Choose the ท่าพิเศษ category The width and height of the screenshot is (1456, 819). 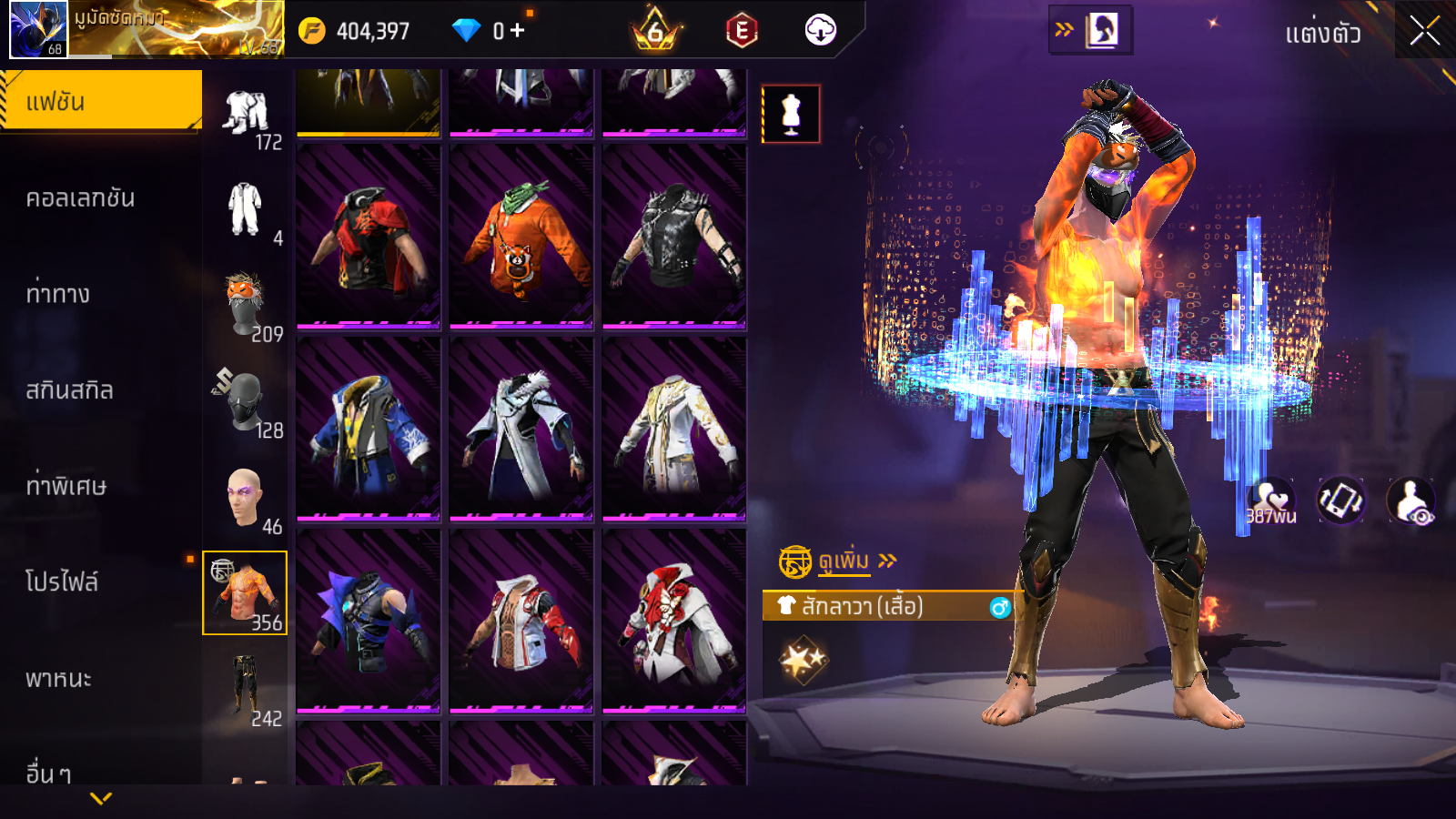pos(66,486)
